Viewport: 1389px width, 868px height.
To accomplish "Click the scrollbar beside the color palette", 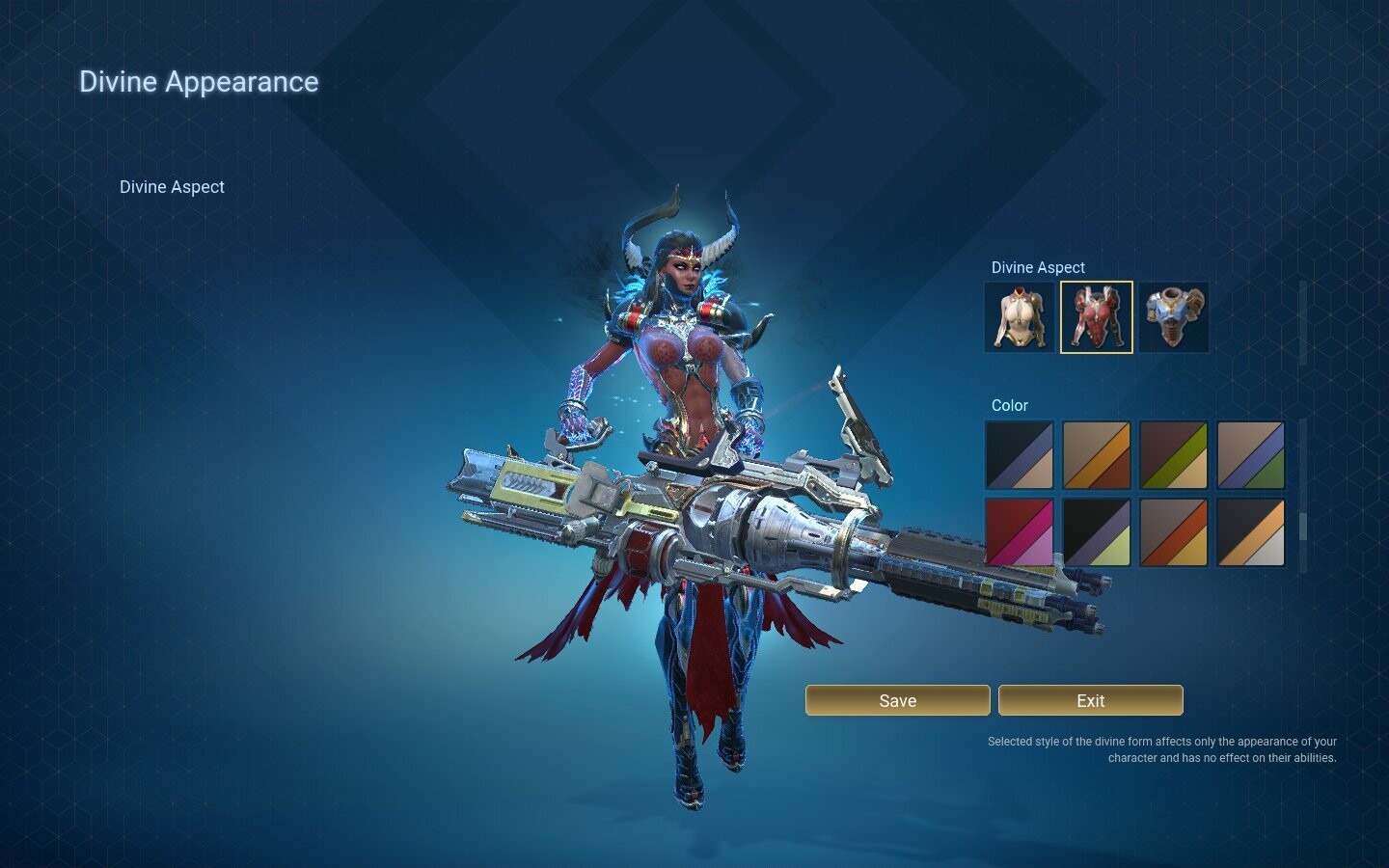I will click(x=1305, y=526).
